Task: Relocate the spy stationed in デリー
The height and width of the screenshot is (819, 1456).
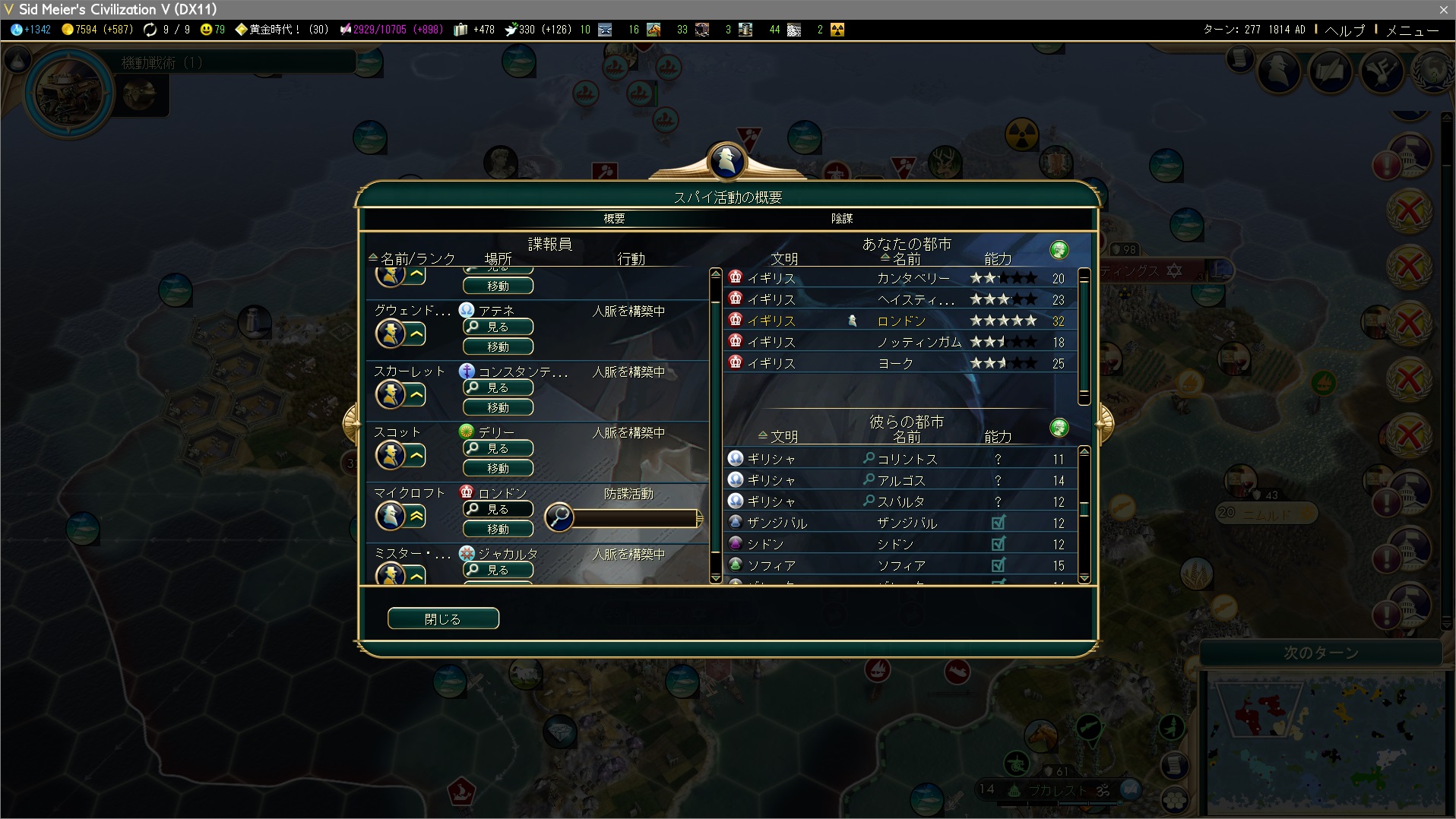Action: click(498, 469)
